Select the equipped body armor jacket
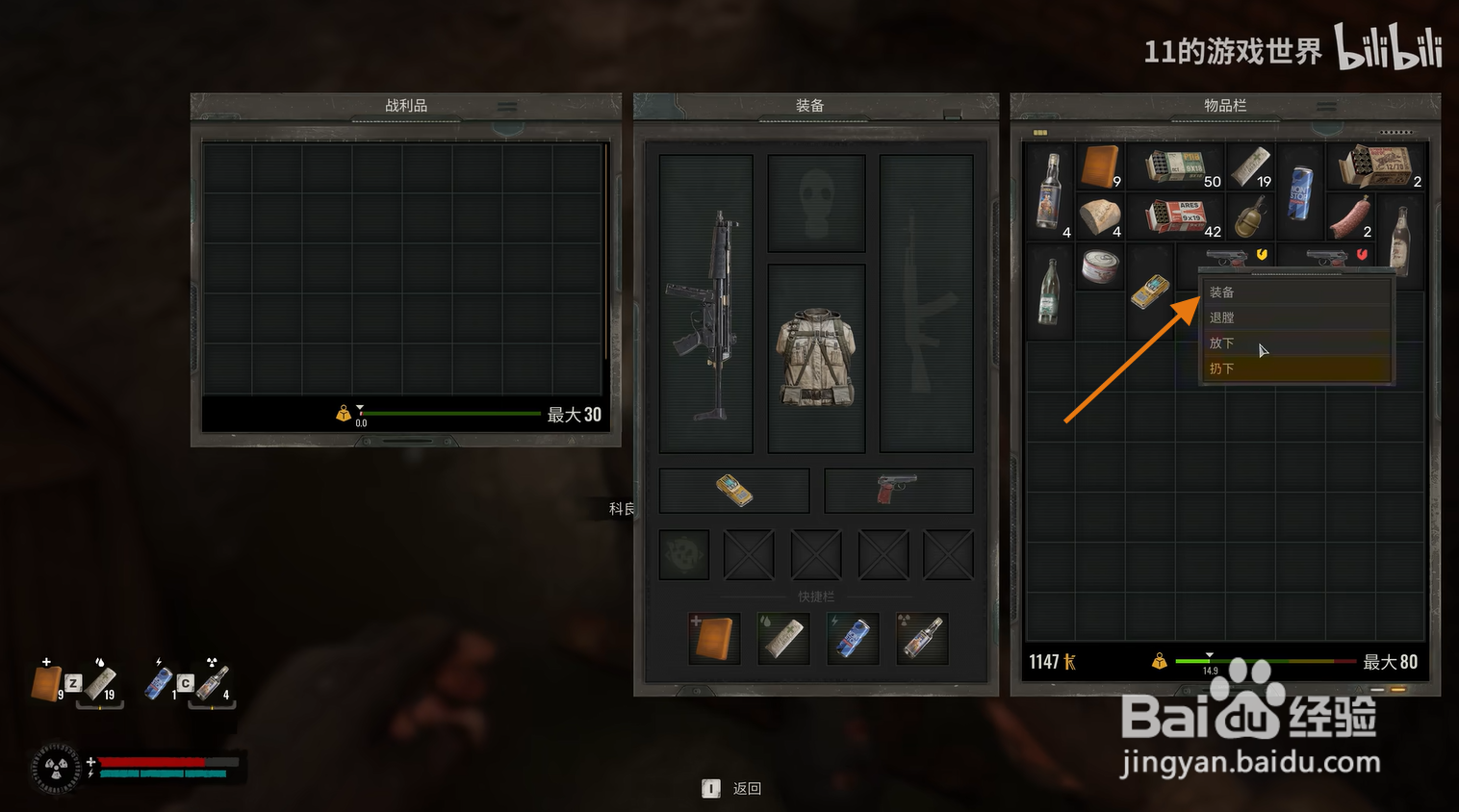The height and width of the screenshot is (812, 1459). click(816, 357)
